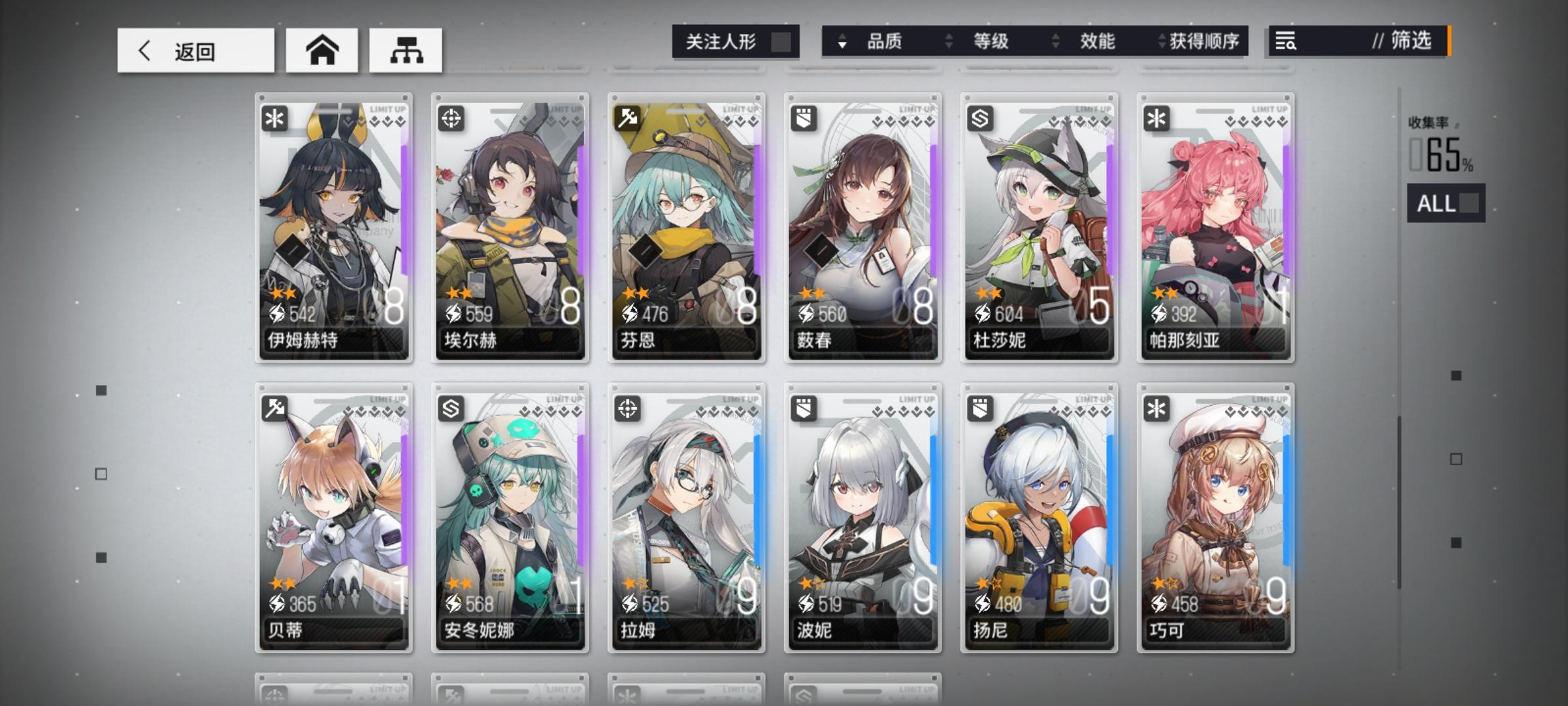The image size is (1568, 706).
Task: Open the 筛选 filter panel
Action: point(1407,42)
